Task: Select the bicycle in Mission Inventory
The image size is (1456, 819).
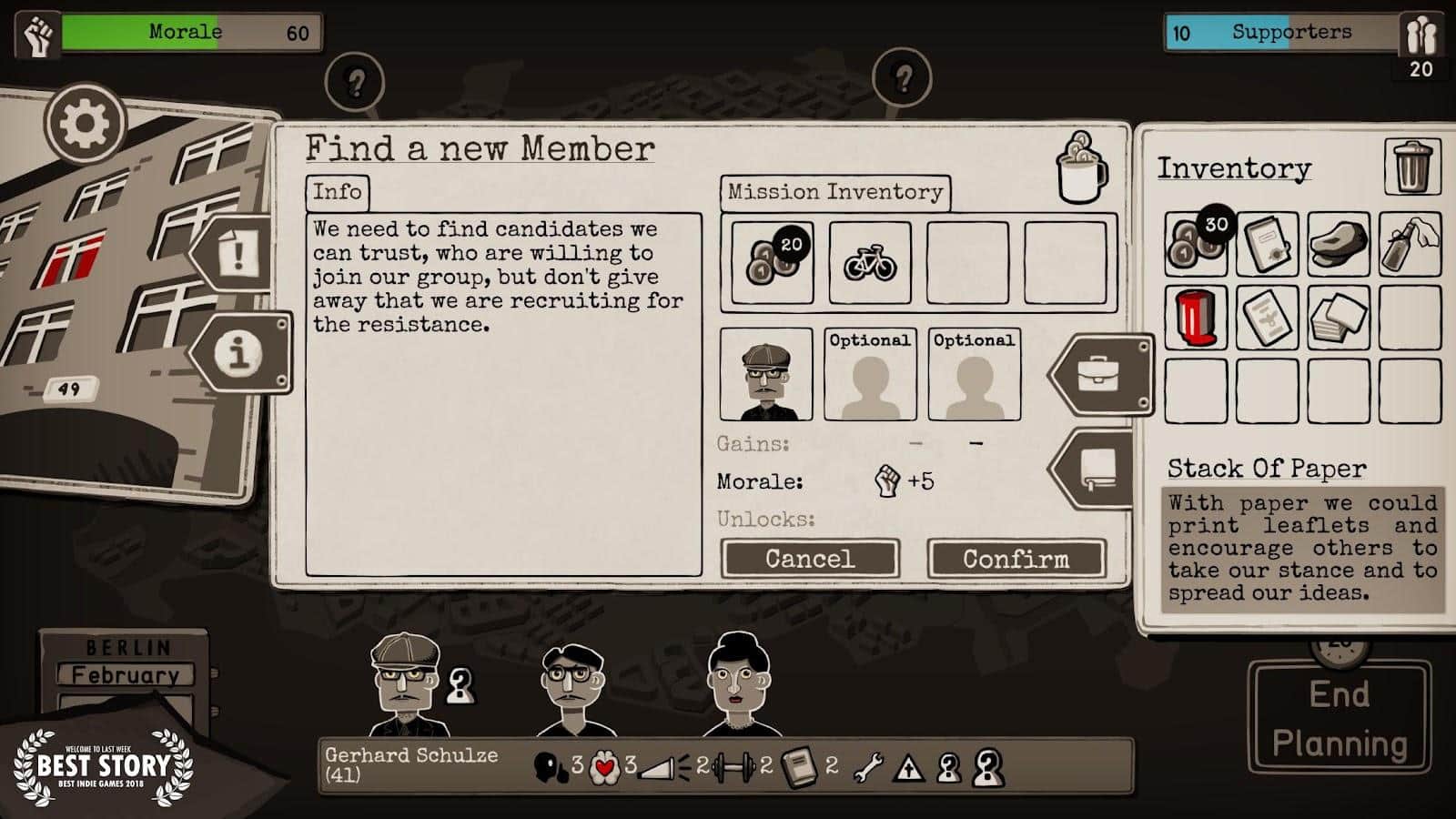Action: tap(869, 262)
